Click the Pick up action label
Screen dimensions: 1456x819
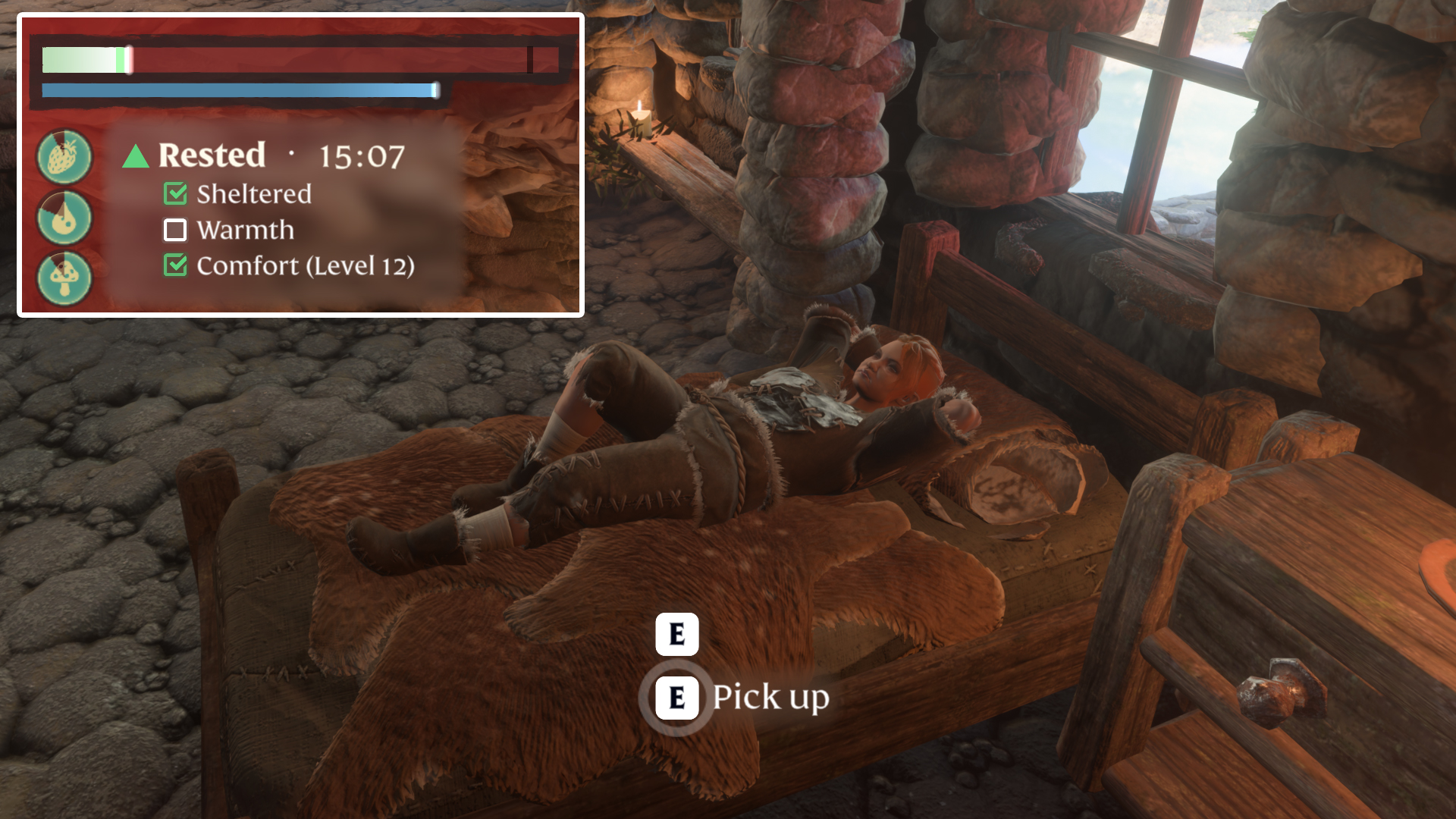coord(770,698)
